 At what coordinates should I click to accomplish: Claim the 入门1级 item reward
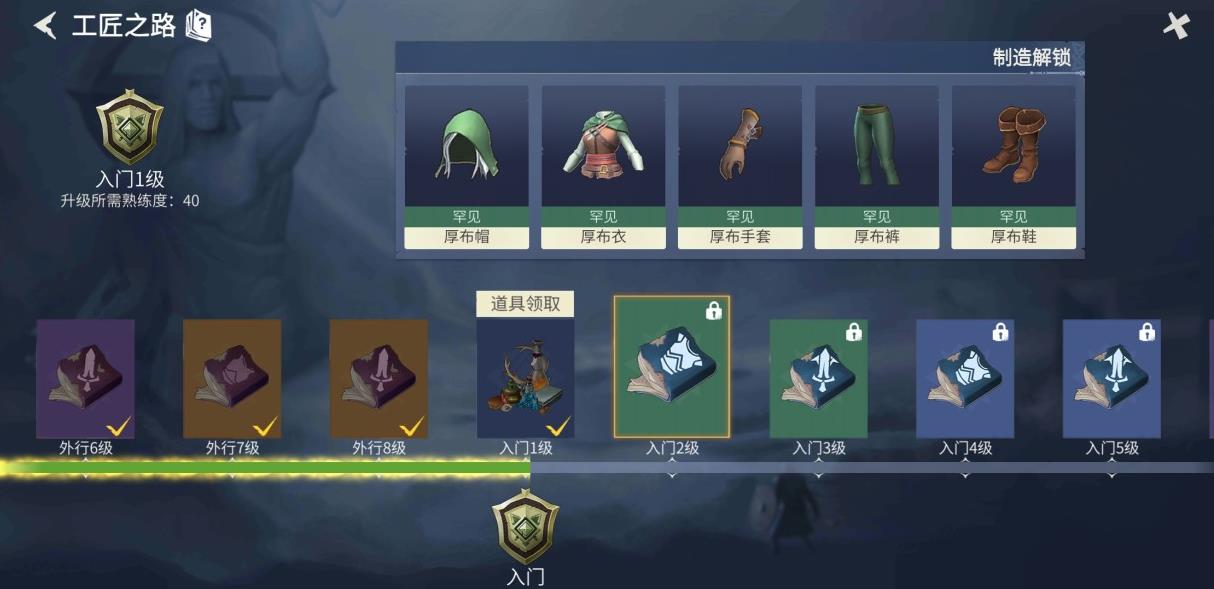pyautogui.click(x=525, y=379)
